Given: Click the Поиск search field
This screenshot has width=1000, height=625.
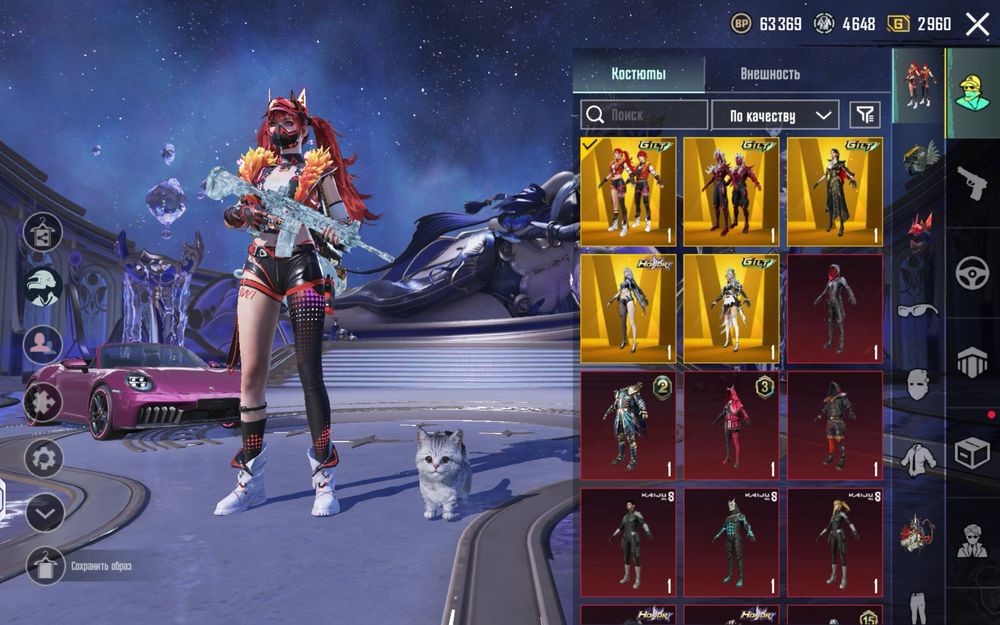Looking at the screenshot, I should [x=645, y=115].
